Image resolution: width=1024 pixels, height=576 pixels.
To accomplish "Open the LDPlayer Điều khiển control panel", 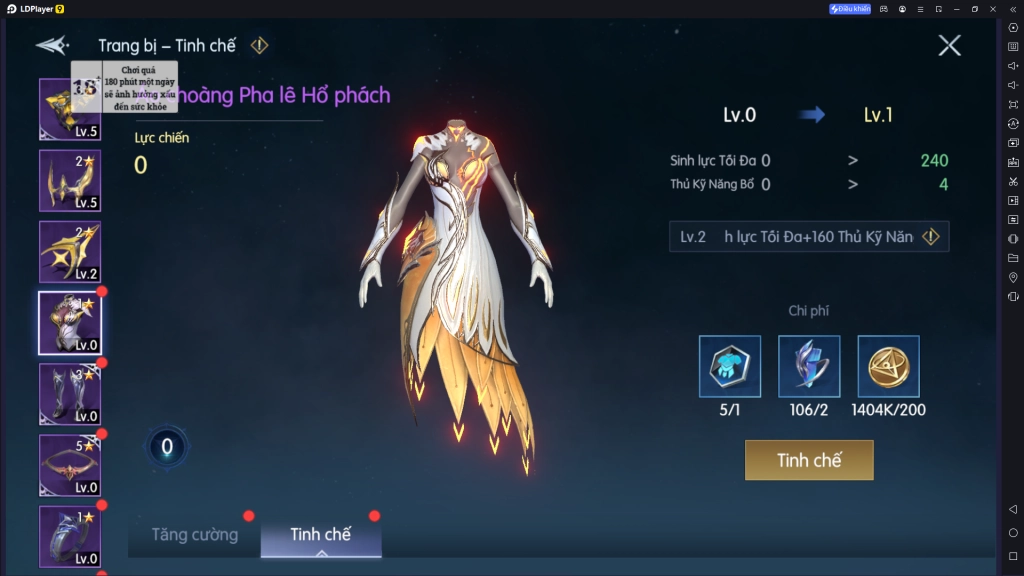I will click(x=850, y=9).
